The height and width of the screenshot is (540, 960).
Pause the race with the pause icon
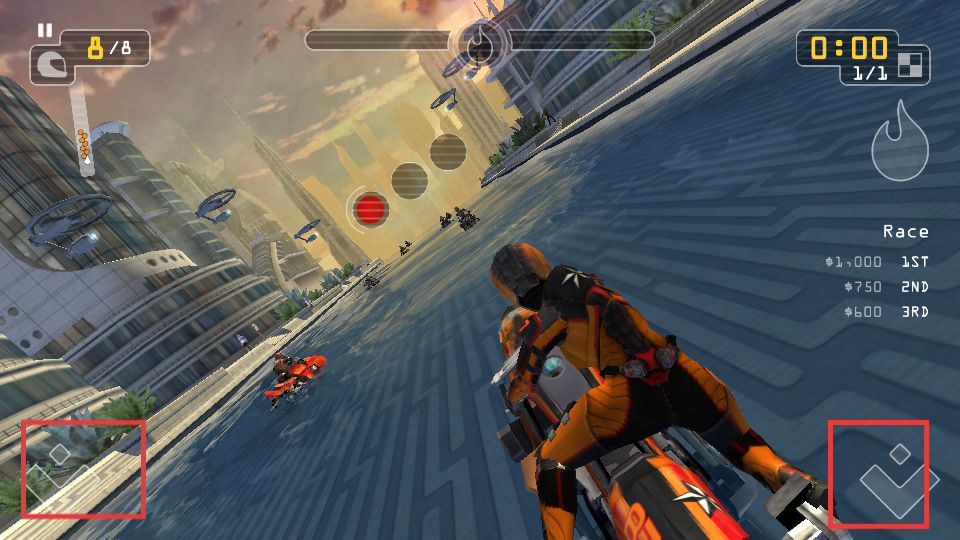[x=44, y=30]
